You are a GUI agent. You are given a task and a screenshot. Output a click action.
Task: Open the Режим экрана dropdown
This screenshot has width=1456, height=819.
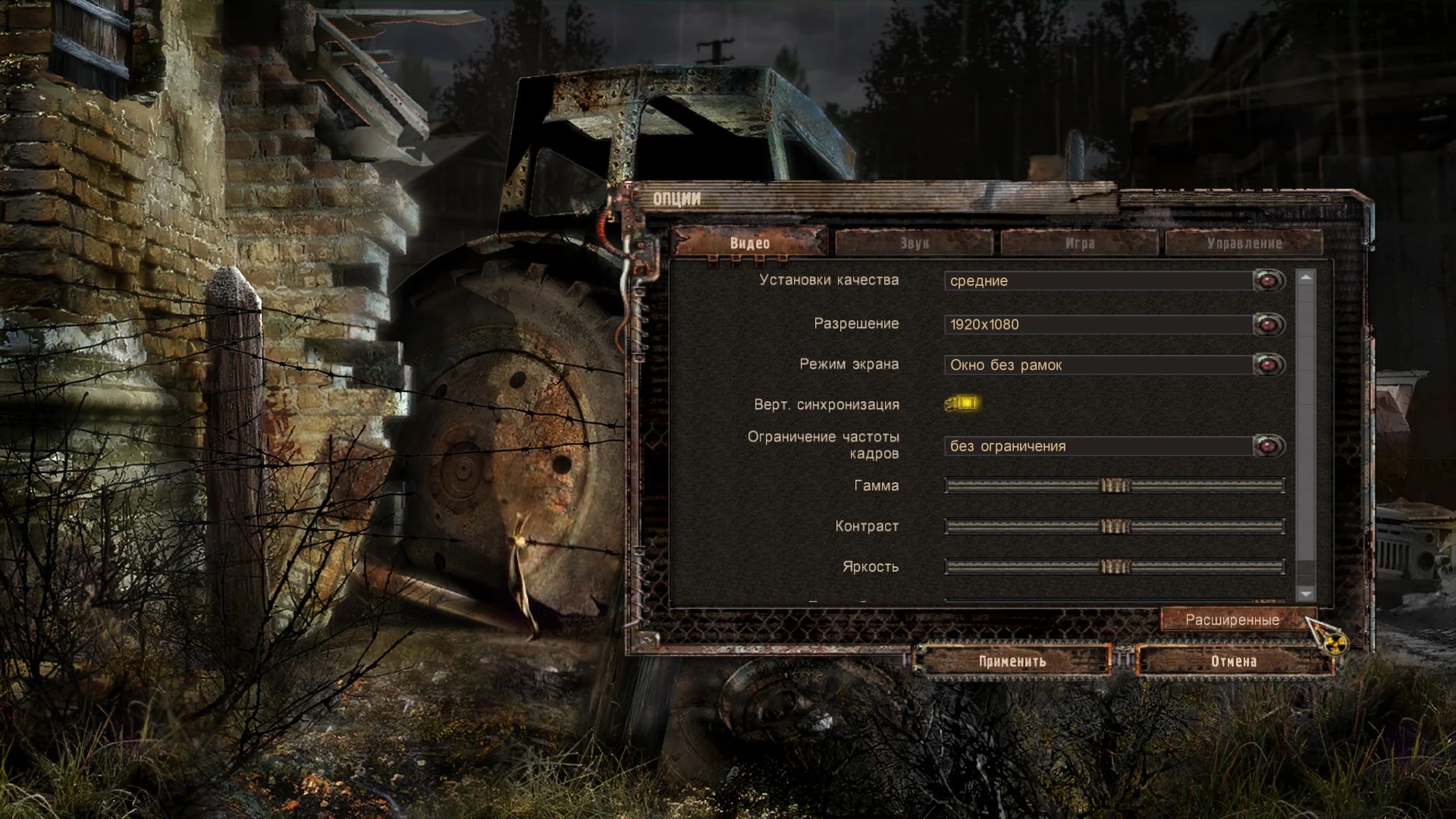(x=1092, y=365)
